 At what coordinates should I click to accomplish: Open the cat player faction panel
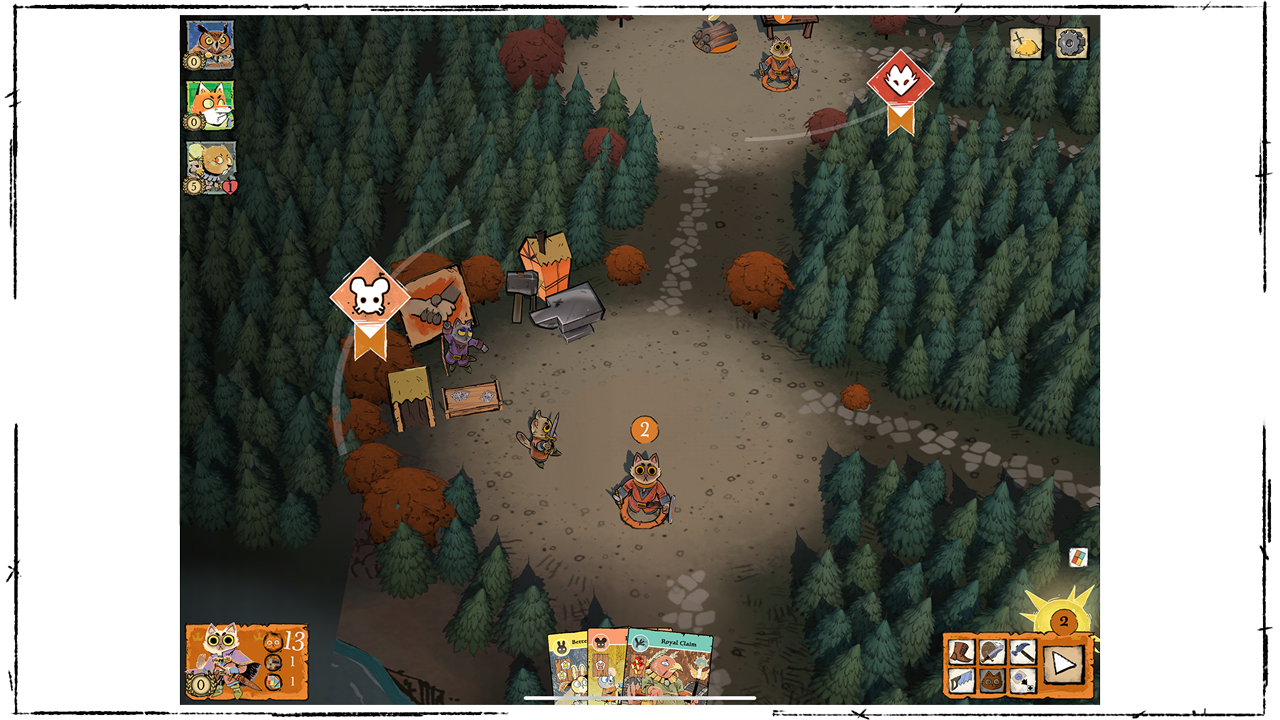coord(246,661)
